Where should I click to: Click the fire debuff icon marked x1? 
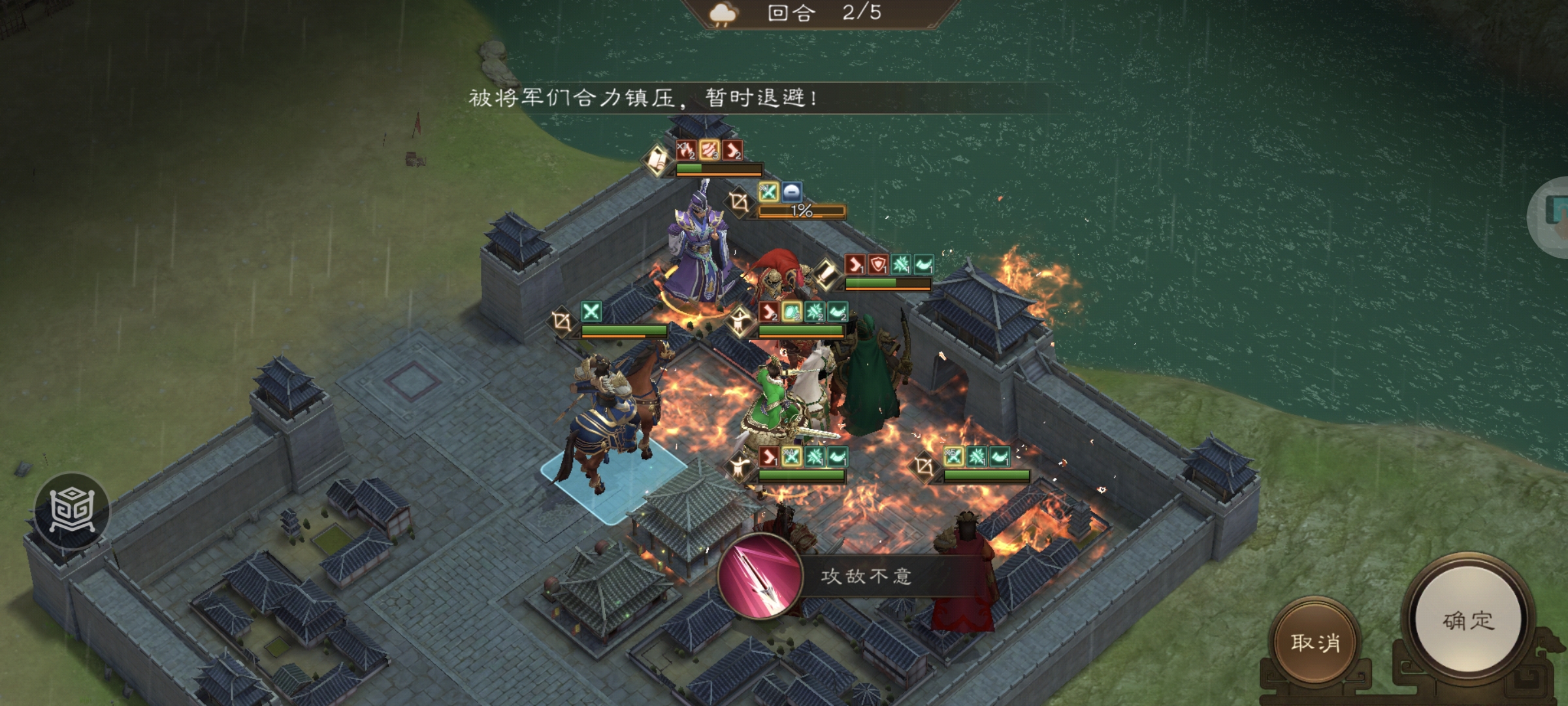[687, 150]
